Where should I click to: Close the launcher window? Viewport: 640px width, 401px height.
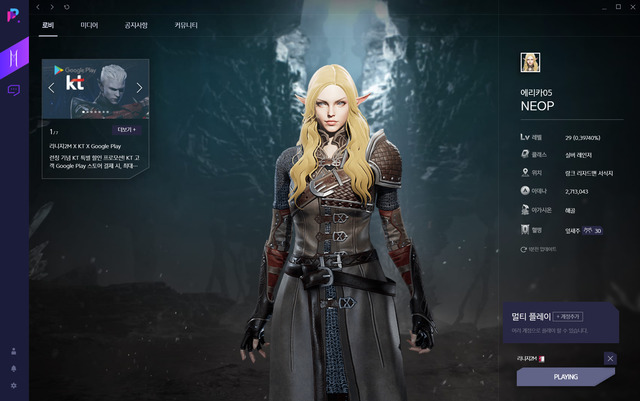pos(629,7)
